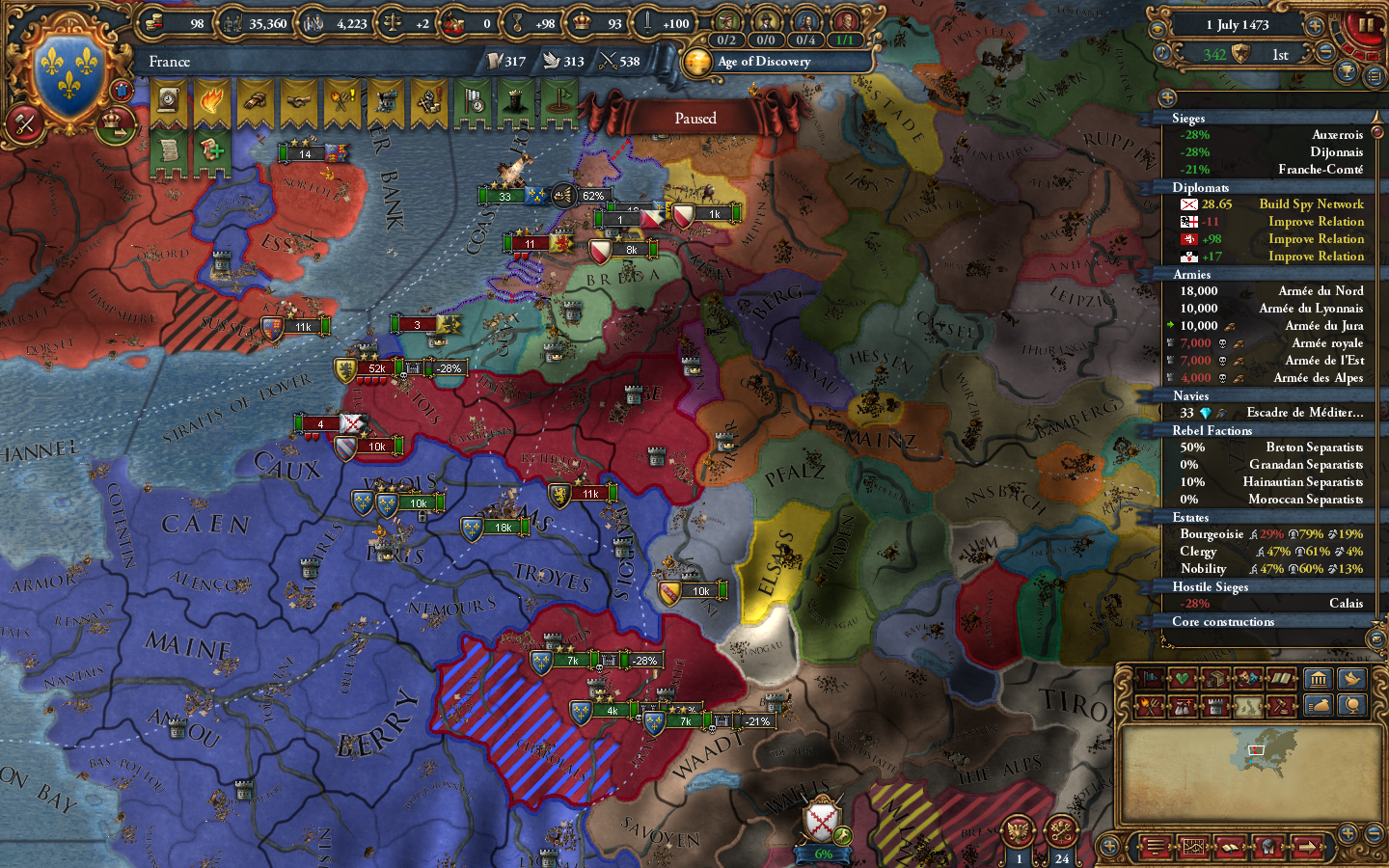Click the next-alert arrow icon on bottom bar

click(1308, 846)
